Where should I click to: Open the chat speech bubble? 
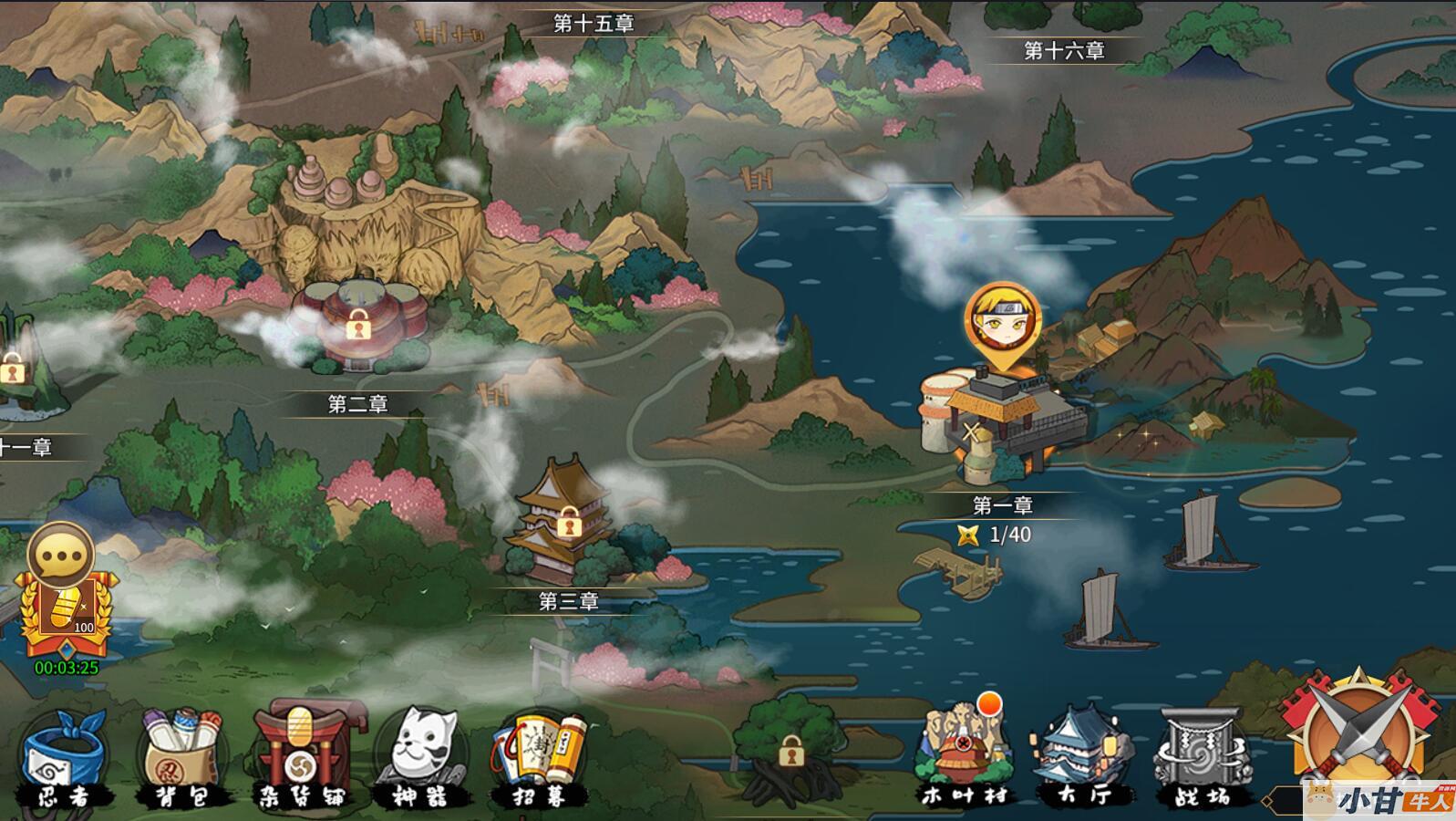[60, 555]
